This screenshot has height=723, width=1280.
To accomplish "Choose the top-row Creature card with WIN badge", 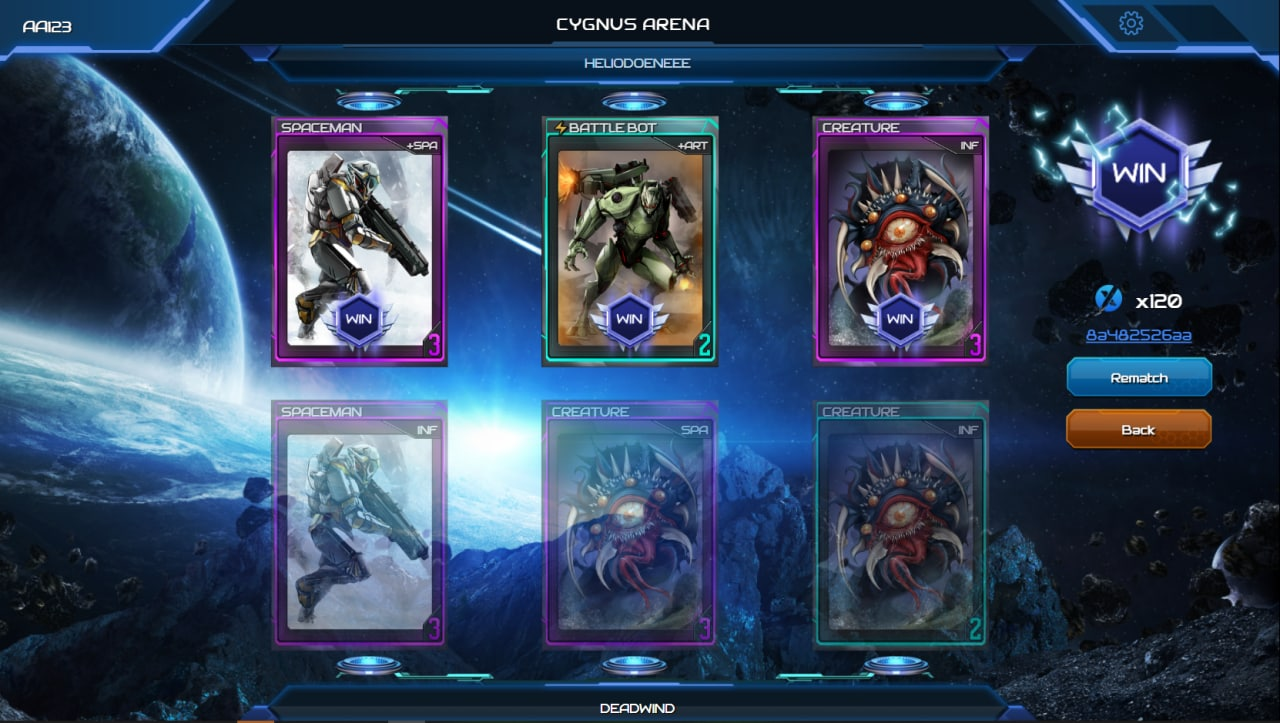I will coord(901,242).
